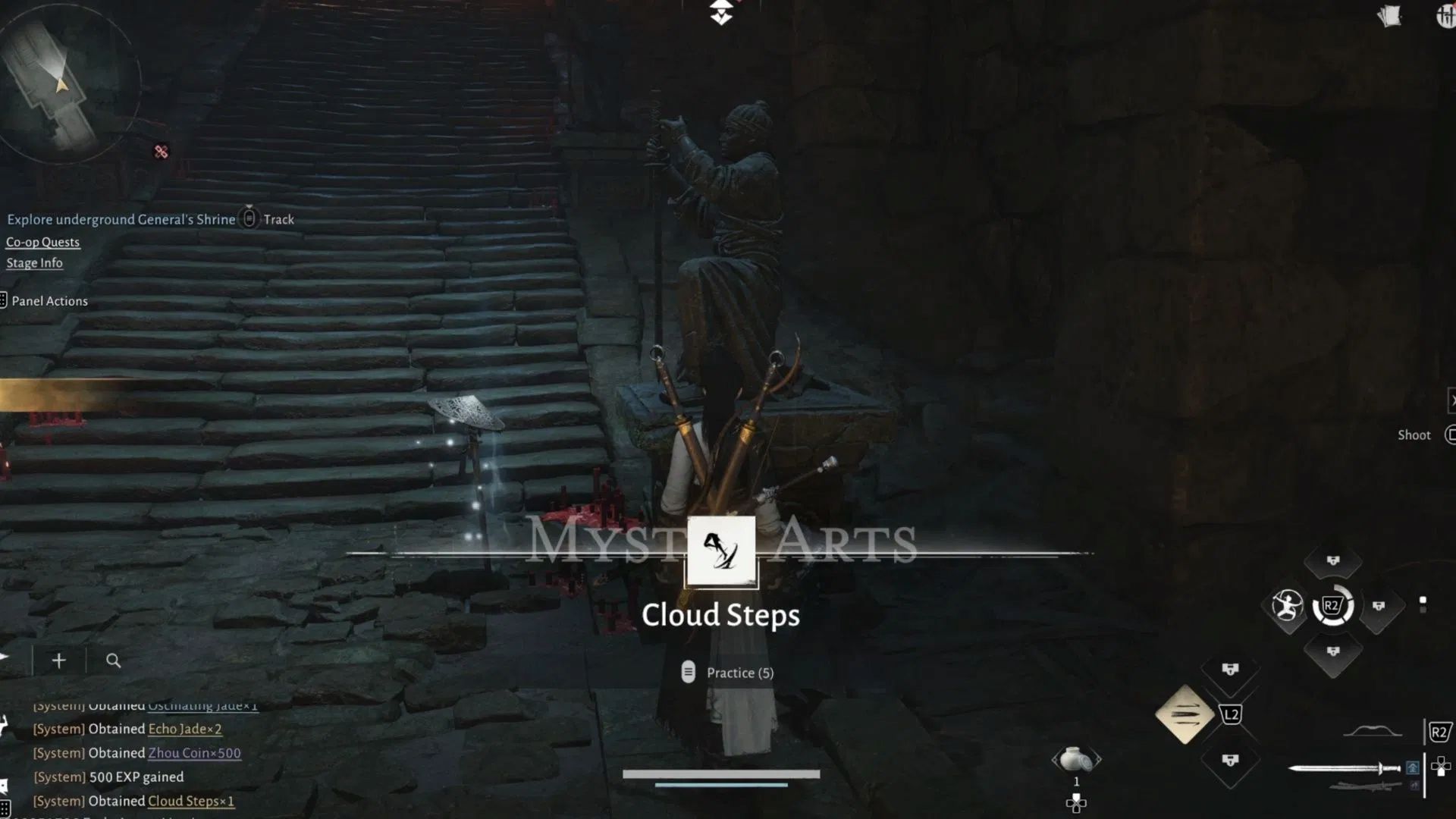The image size is (1456, 819).
Task: Open the card deck icon at top right
Action: 1390,17
